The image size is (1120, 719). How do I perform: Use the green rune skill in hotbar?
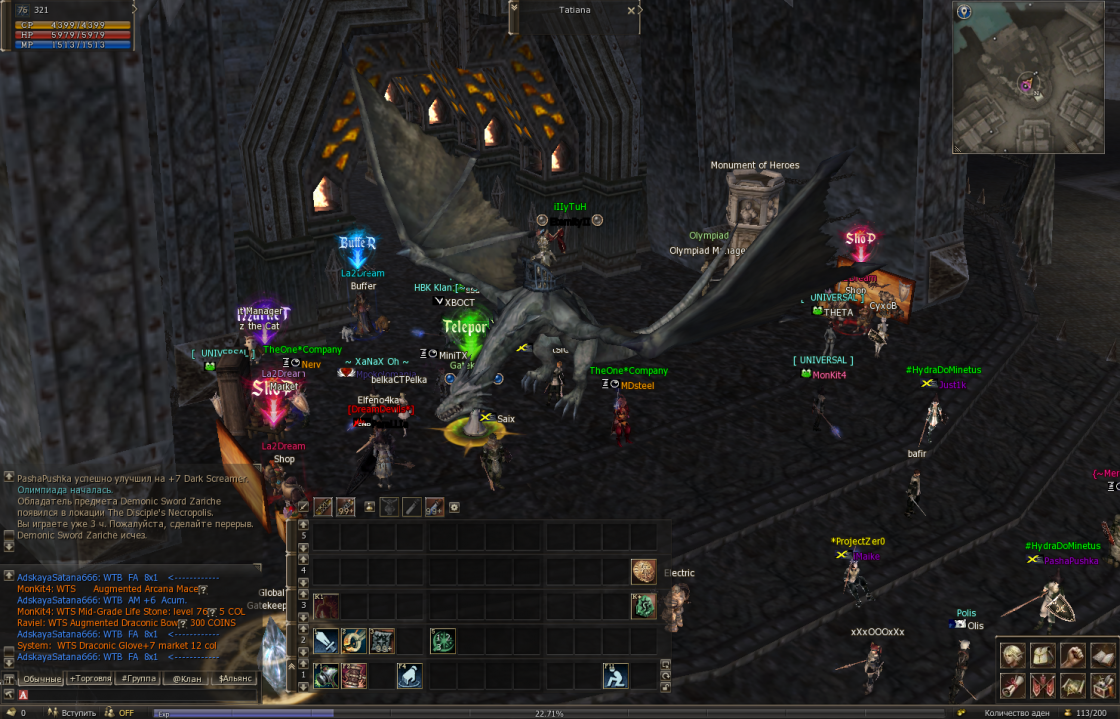point(443,642)
